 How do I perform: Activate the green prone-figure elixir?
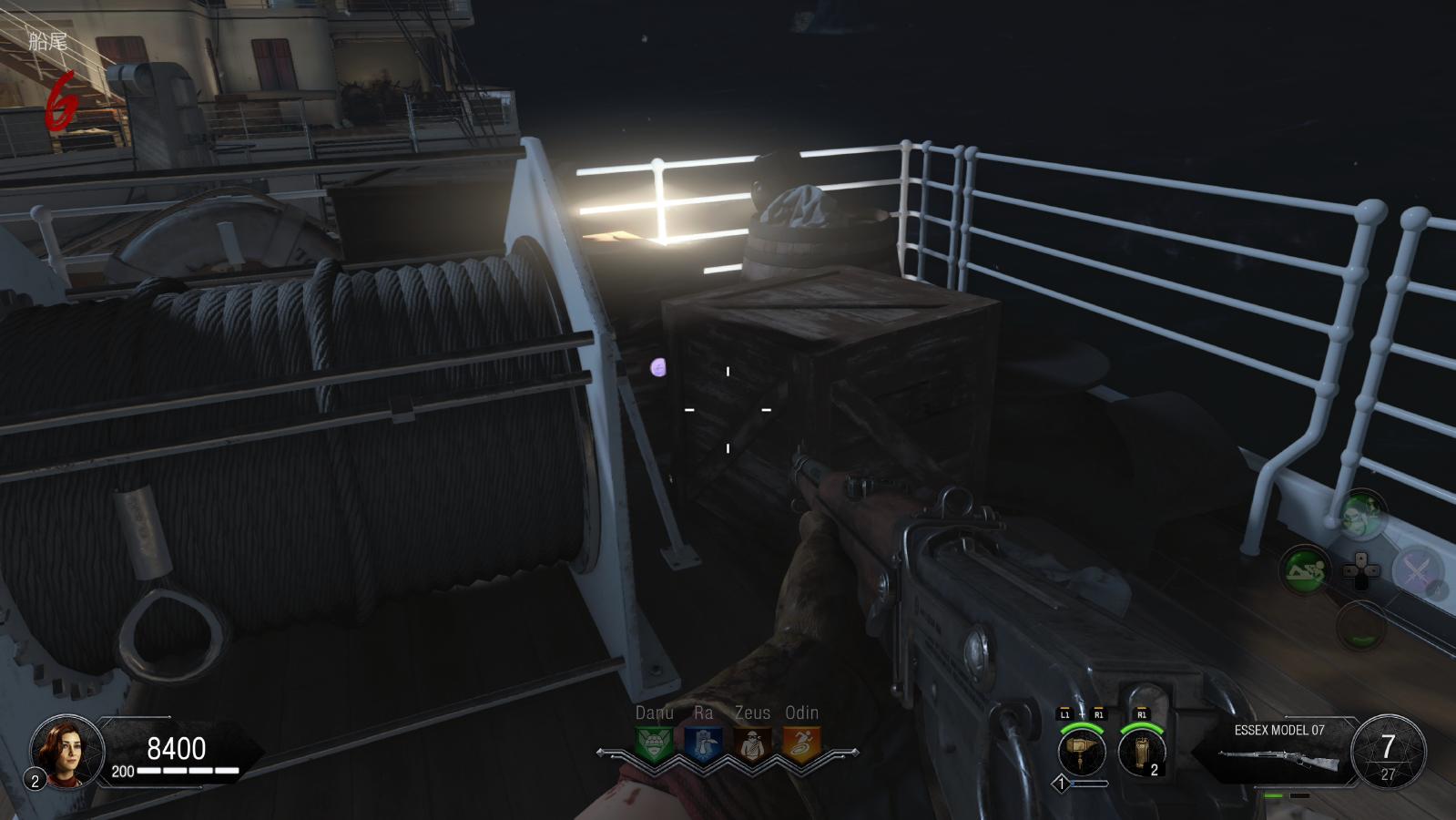click(x=1305, y=571)
